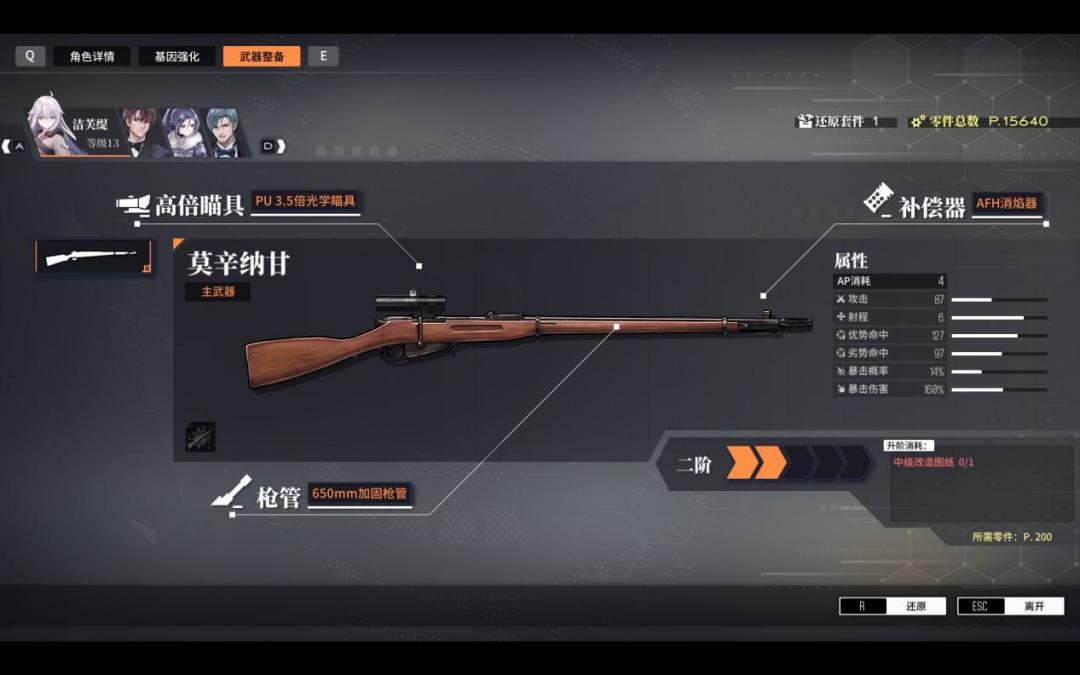
Task: Click the 还原 restore button
Action: [x=892, y=606]
